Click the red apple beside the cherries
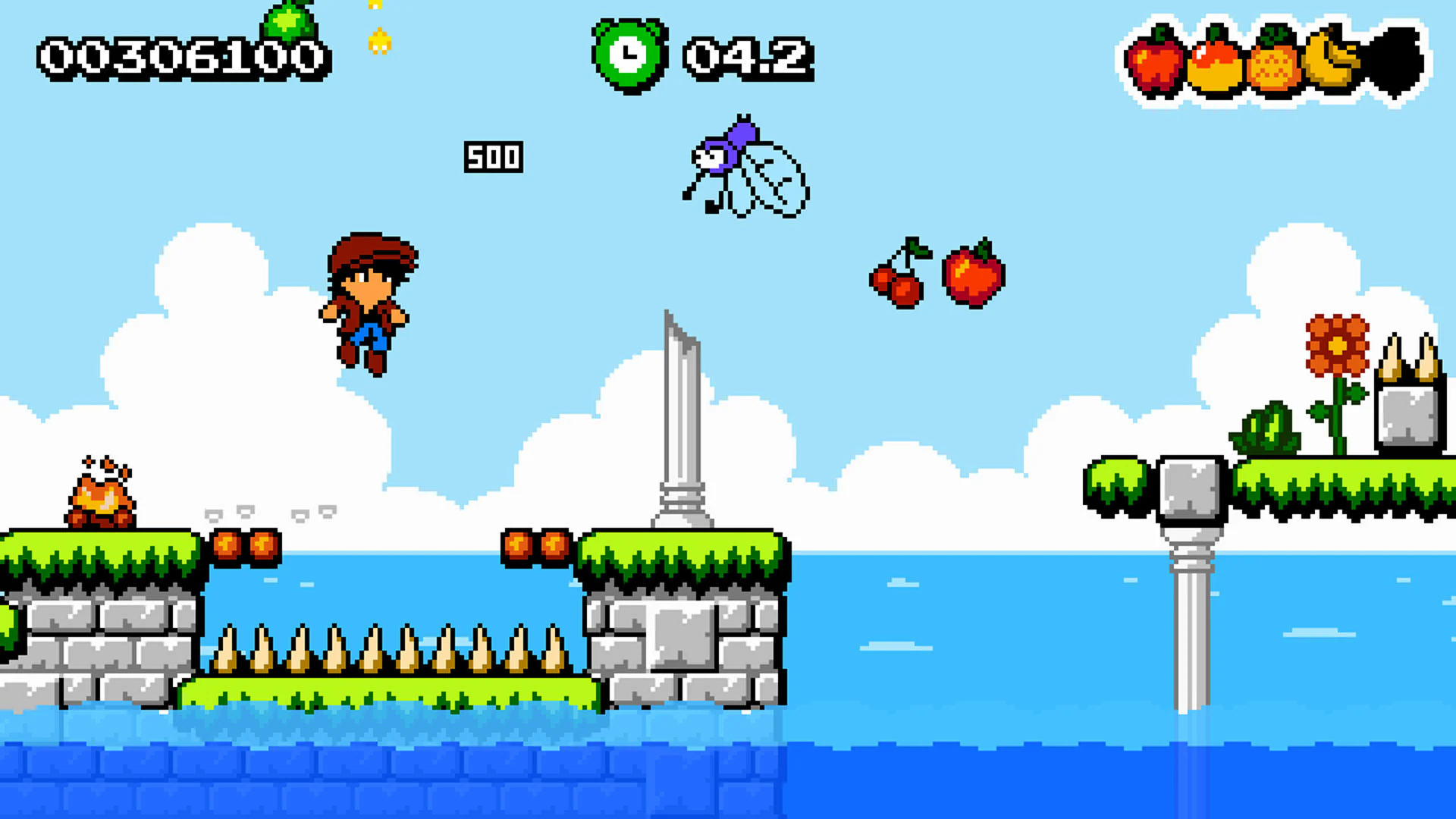 pyautogui.click(x=972, y=277)
